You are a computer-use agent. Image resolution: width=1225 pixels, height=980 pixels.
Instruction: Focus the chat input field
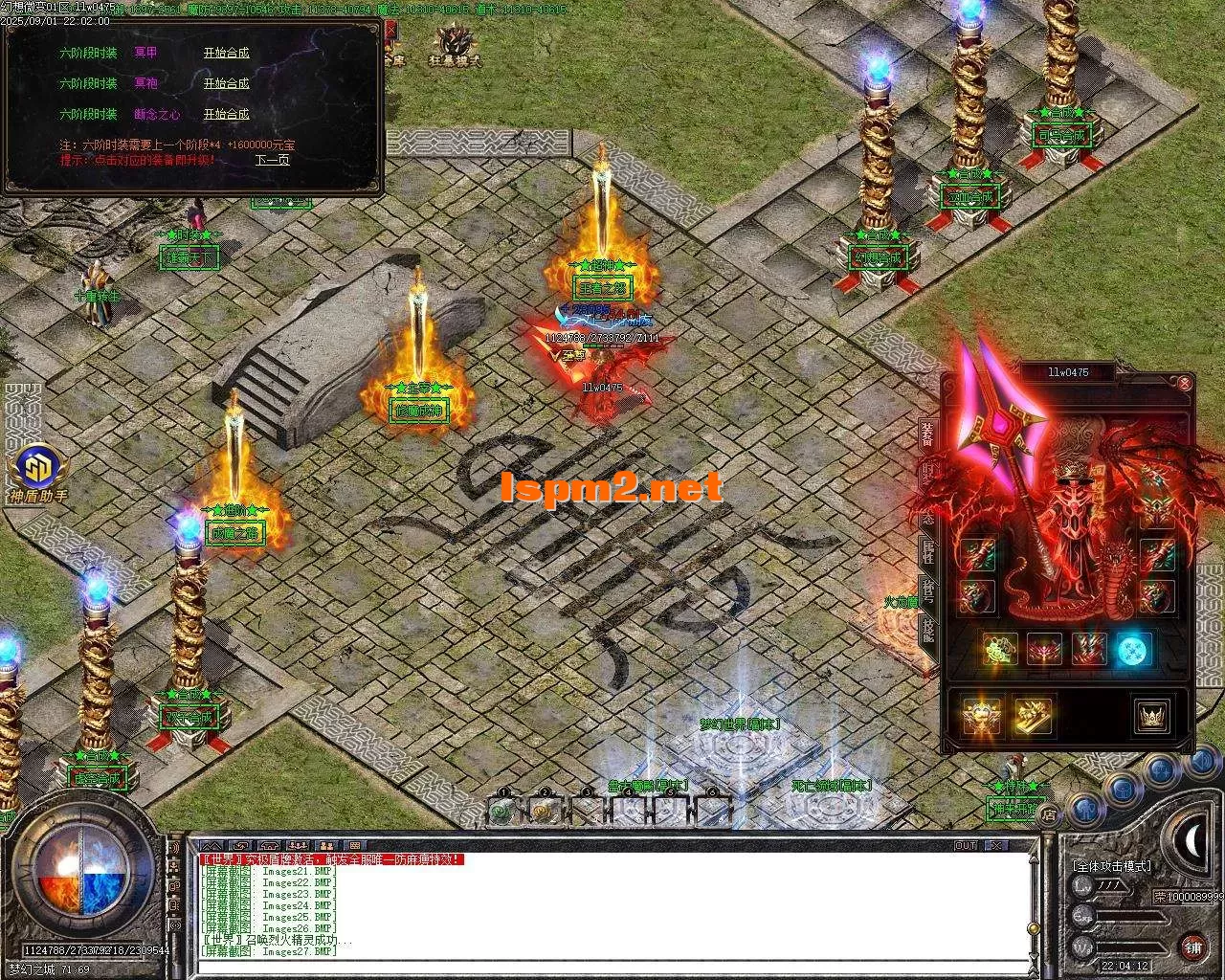coord(612,965)
